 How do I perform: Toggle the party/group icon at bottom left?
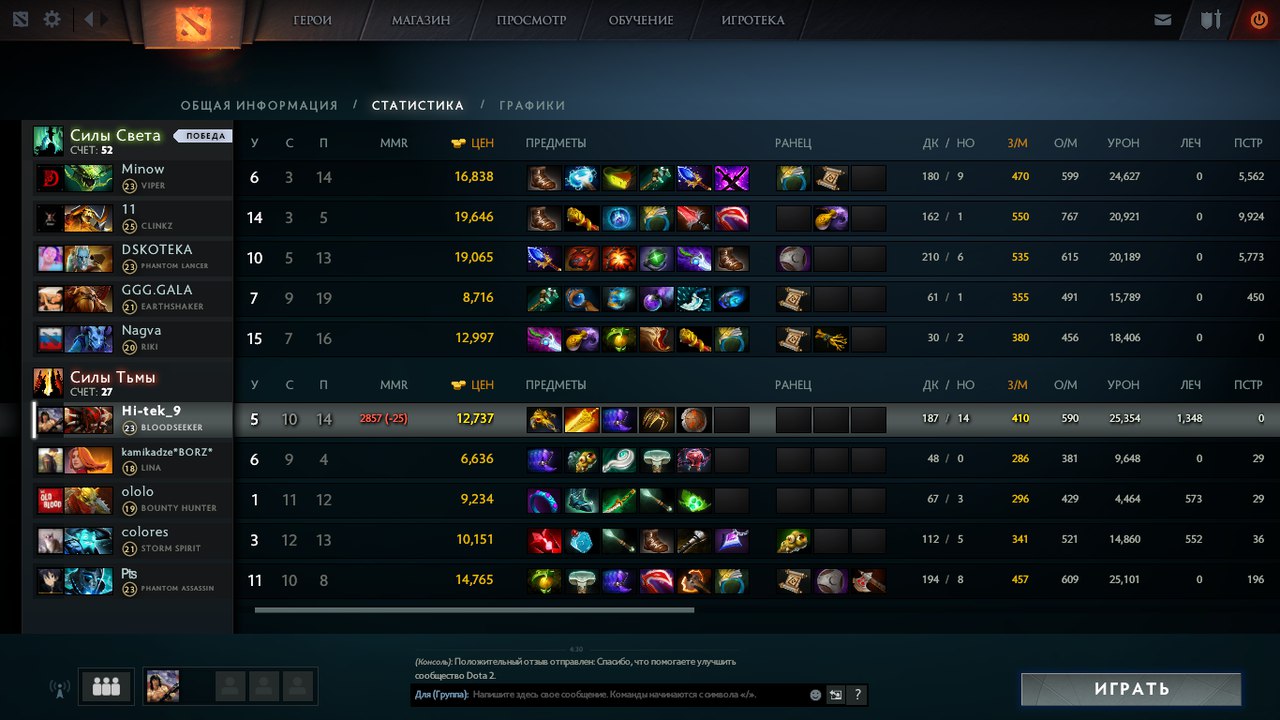pyautogui.click(x=105, y=687)
